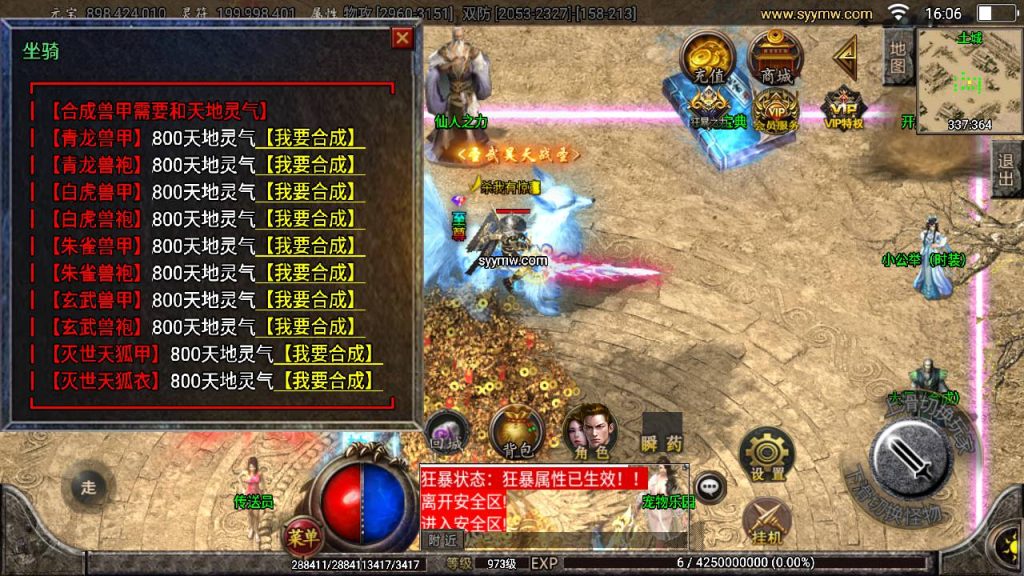
Task: Open the 充值 recharge icon
Action: 708,59
